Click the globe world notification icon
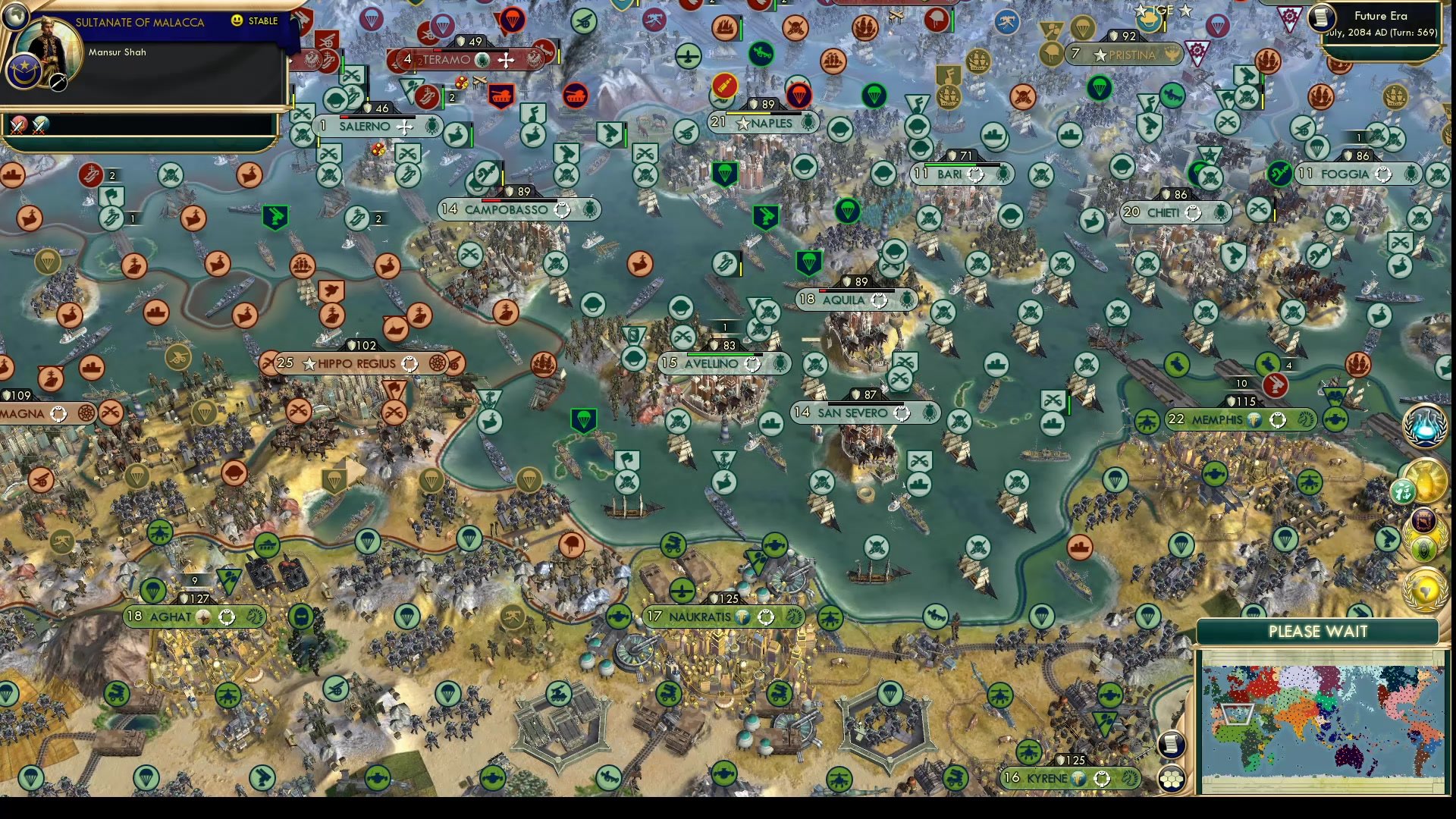This screenshot has width=1456, height=819. click(1424, 588)
